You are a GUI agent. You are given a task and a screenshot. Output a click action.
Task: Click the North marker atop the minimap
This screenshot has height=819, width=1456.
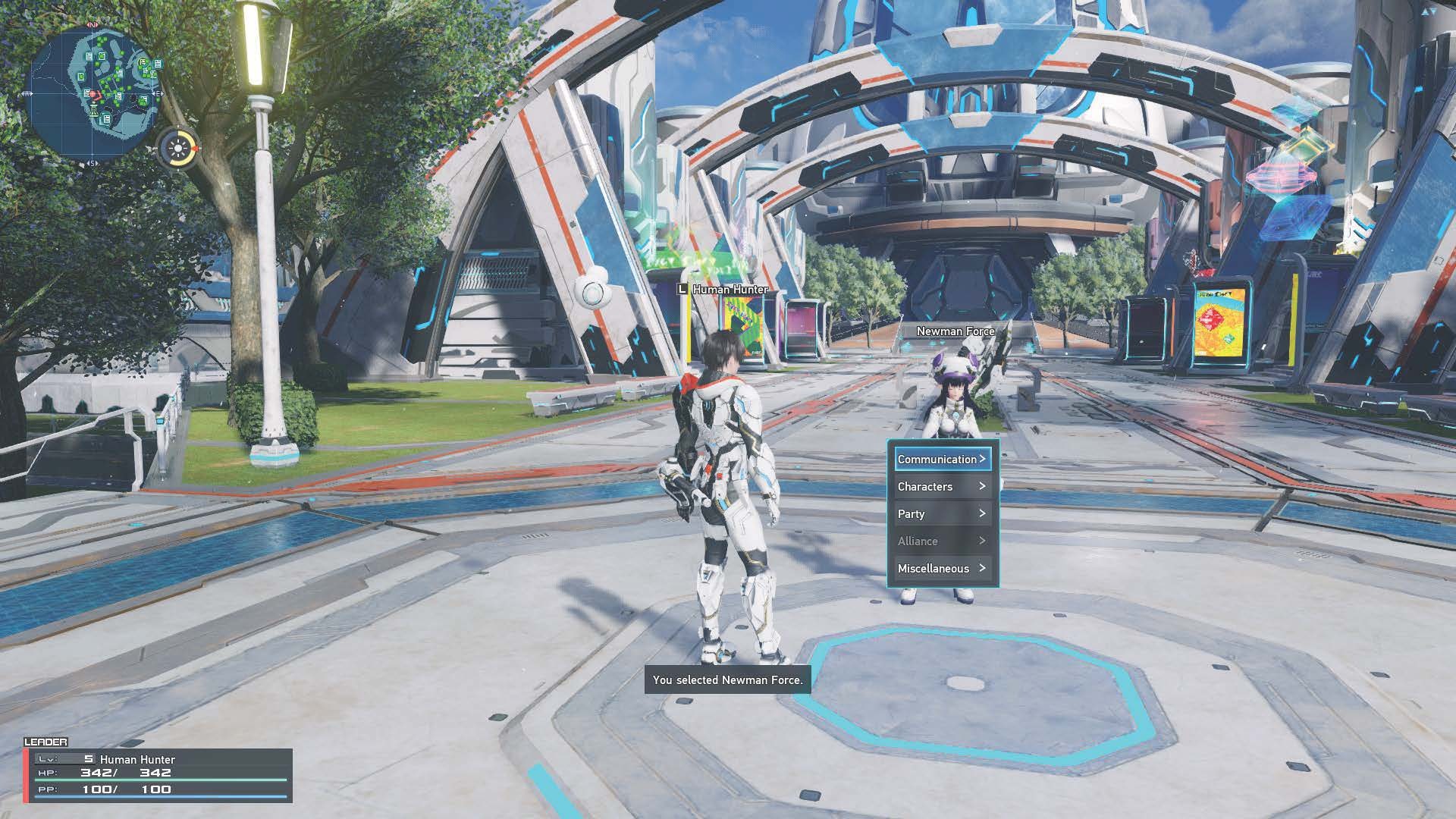(91, 24)
